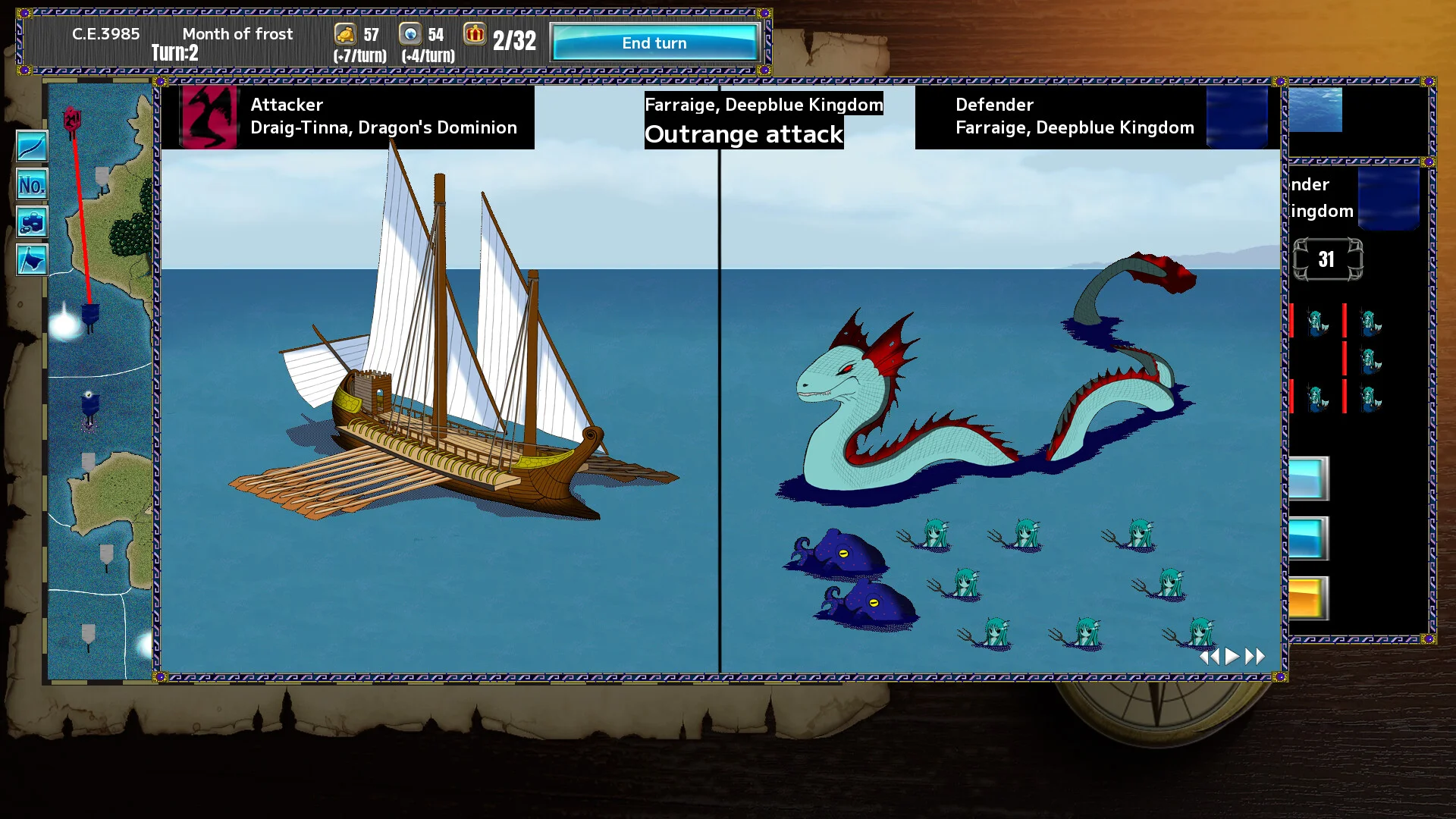
Task: Select the red dragon army marker on the map
Action: click(x=72, y=120)
